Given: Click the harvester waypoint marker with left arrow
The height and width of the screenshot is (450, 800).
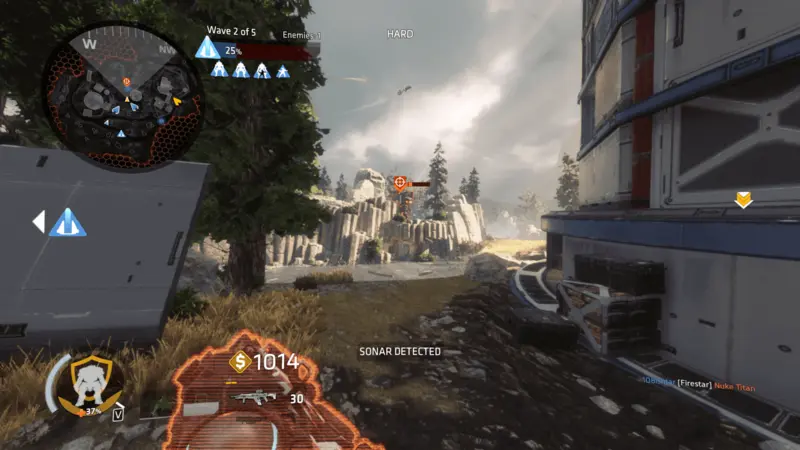Looking at the screenshot, I should click(x=66, y=223).
